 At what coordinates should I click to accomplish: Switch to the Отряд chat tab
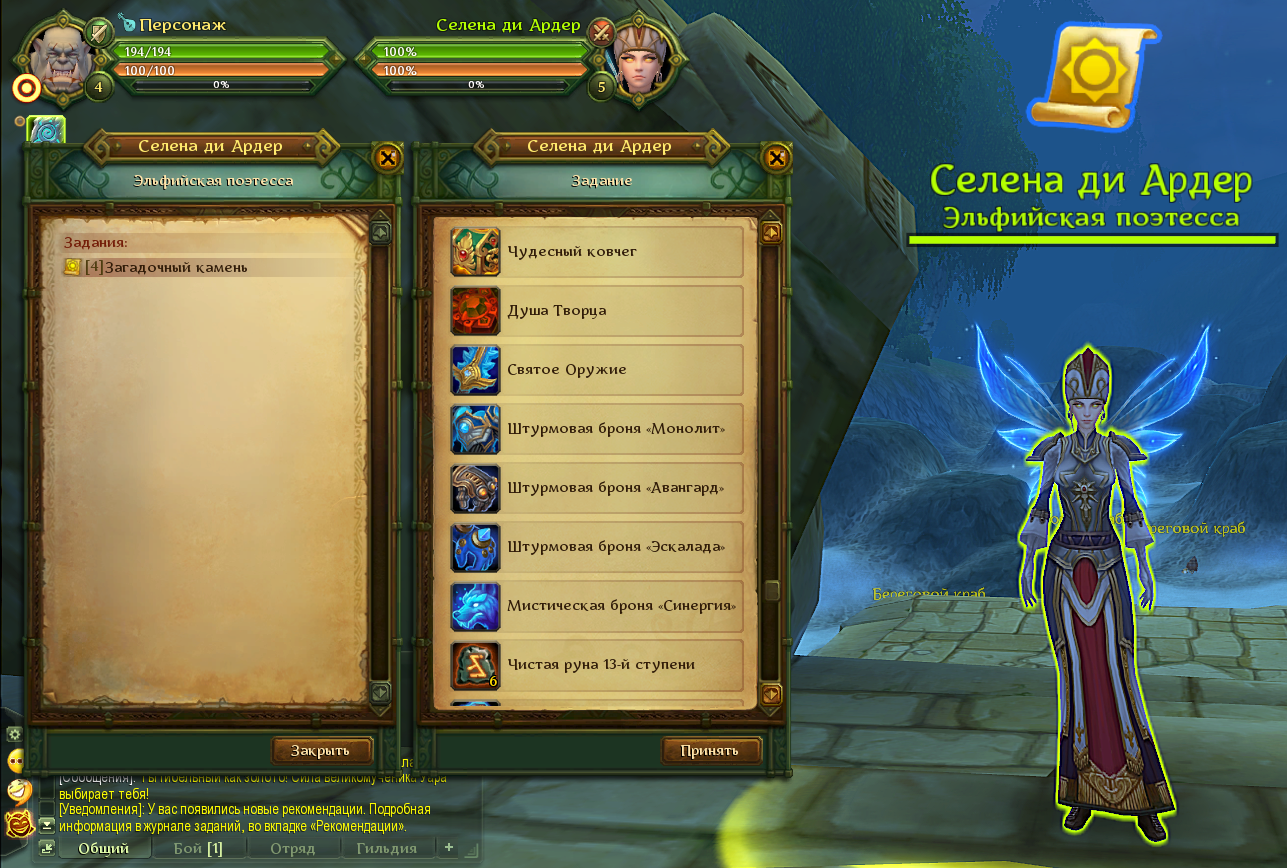click(x=294, y=848)
